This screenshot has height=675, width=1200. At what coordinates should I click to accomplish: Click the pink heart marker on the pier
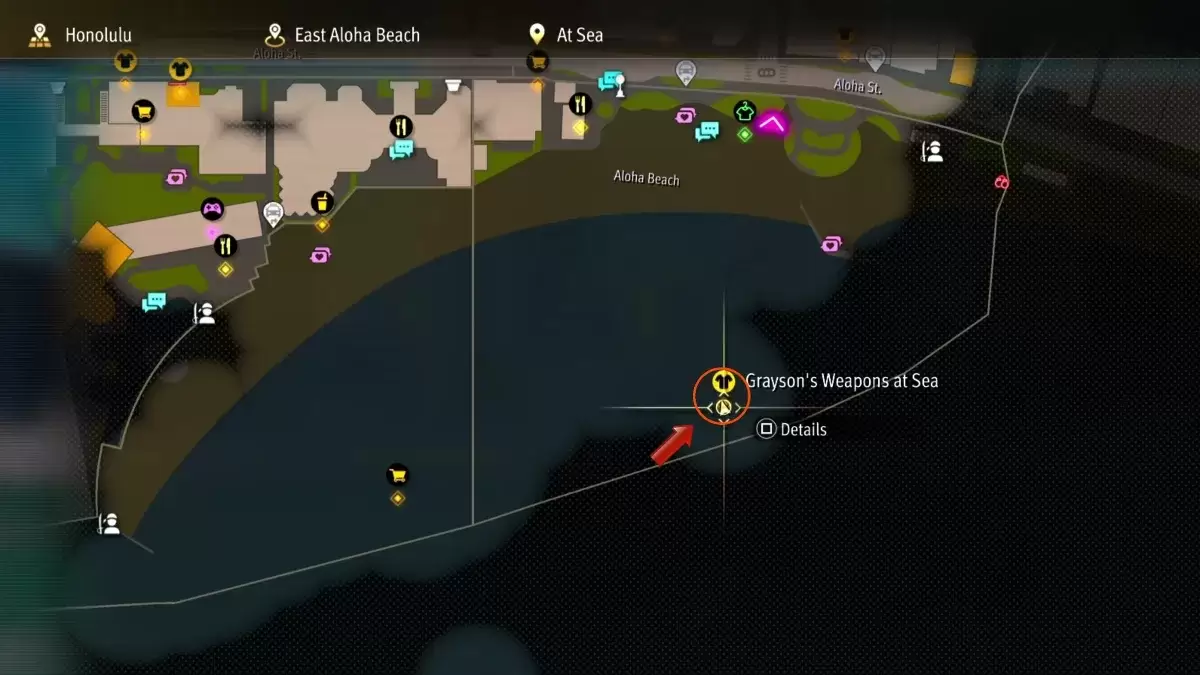(831, 243)
